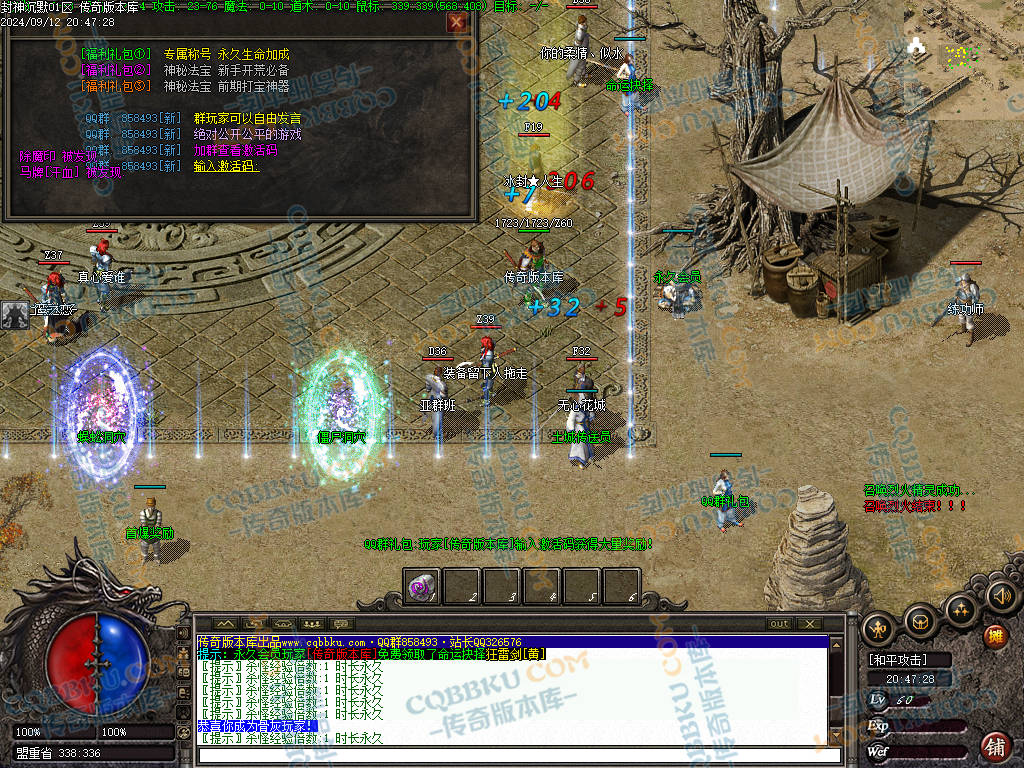Click the avatar icon beside 弑魂法尊

15,315
